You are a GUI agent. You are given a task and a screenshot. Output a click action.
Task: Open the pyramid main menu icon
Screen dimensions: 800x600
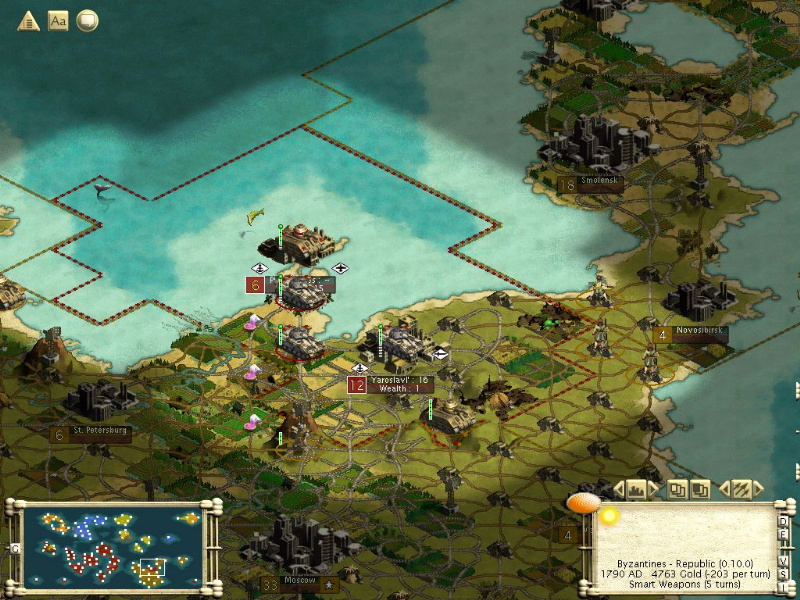click(x=28, y=20)
